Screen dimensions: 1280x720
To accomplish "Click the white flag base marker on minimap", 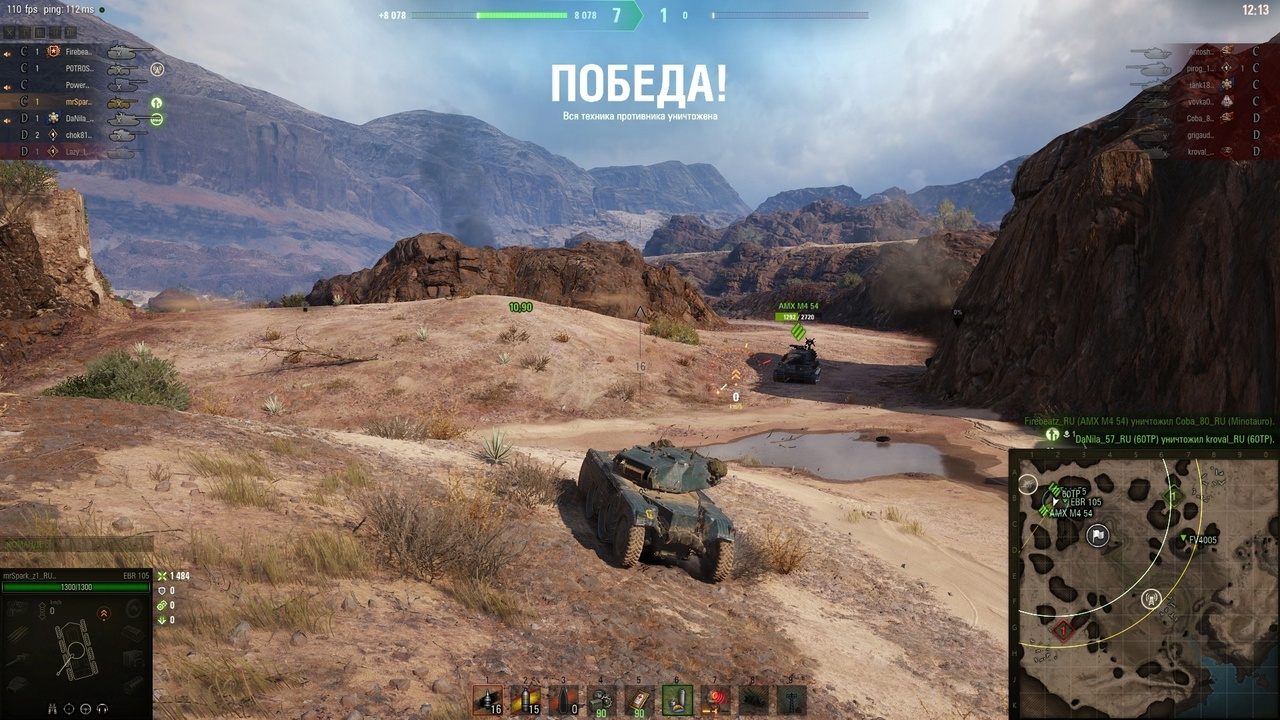I will tap(1098, 536).
